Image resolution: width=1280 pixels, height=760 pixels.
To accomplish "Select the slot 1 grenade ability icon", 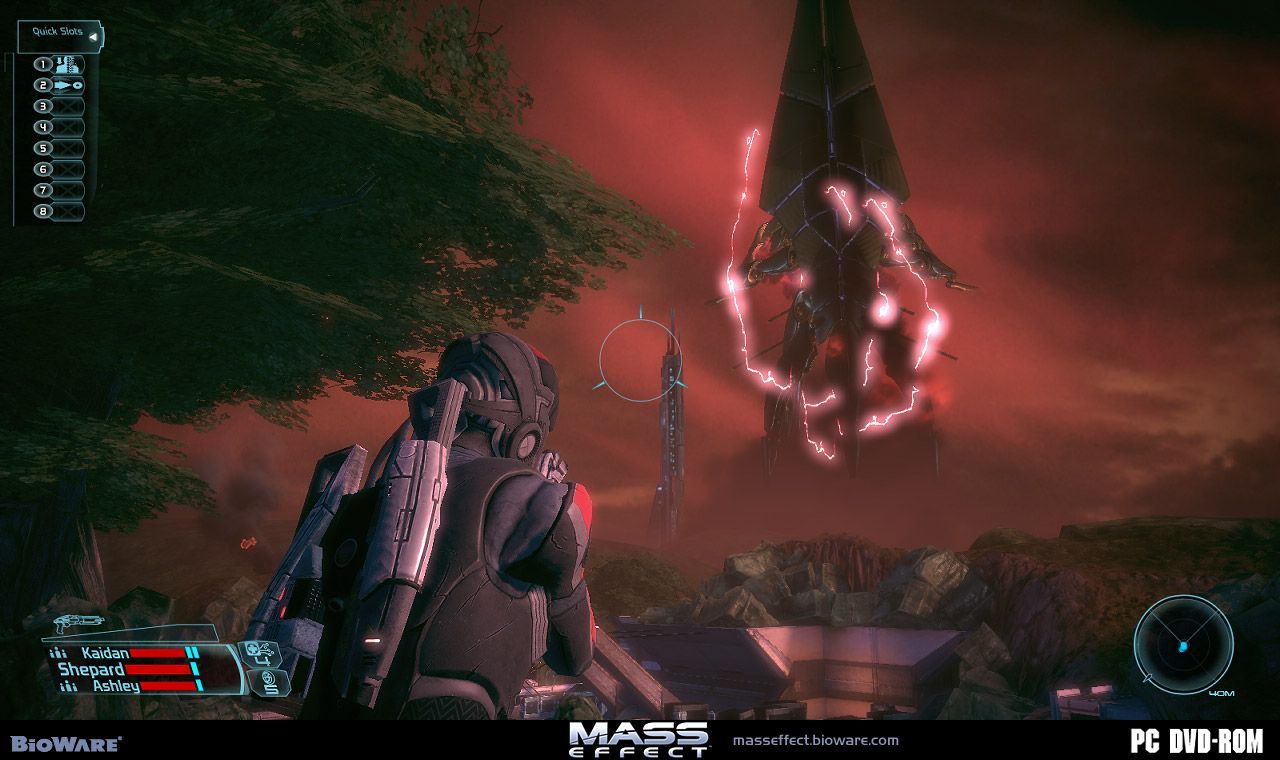I will (66, 64).
